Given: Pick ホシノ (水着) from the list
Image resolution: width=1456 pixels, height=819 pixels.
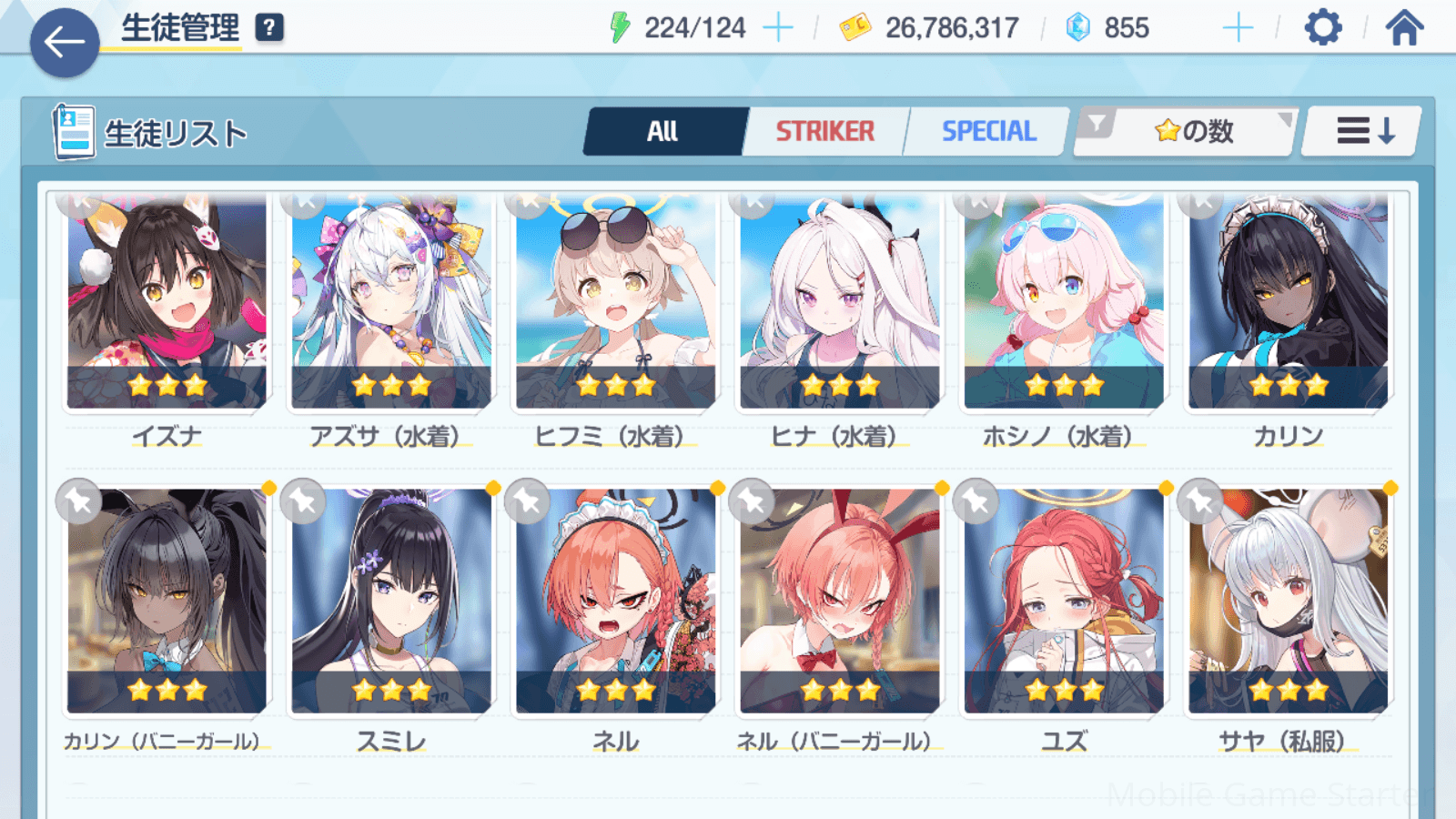Looking at the screenshot, I should (x=1064, y=300).
